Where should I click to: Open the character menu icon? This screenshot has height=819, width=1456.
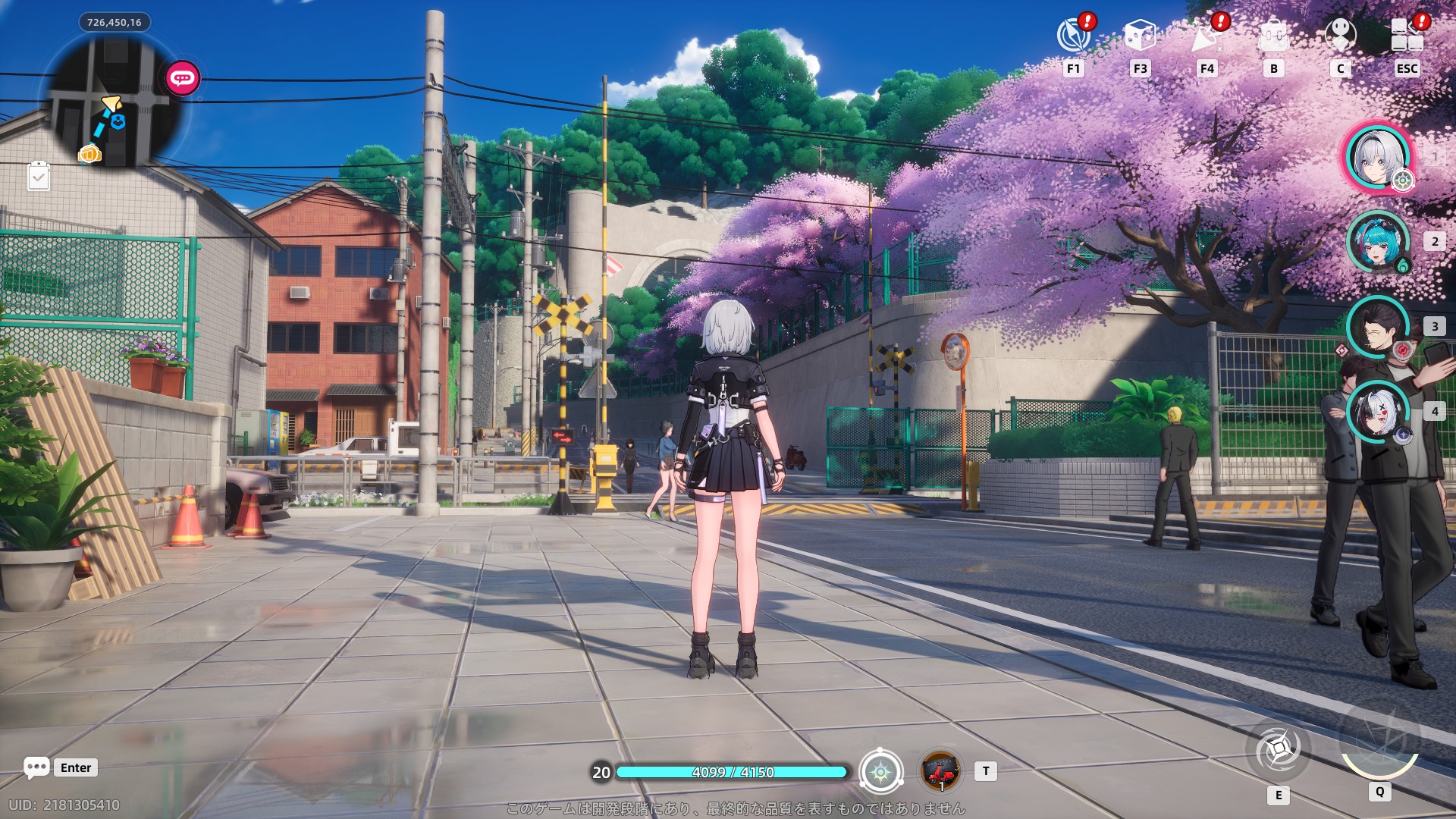pyautogui.click(x=1340, y=36)
